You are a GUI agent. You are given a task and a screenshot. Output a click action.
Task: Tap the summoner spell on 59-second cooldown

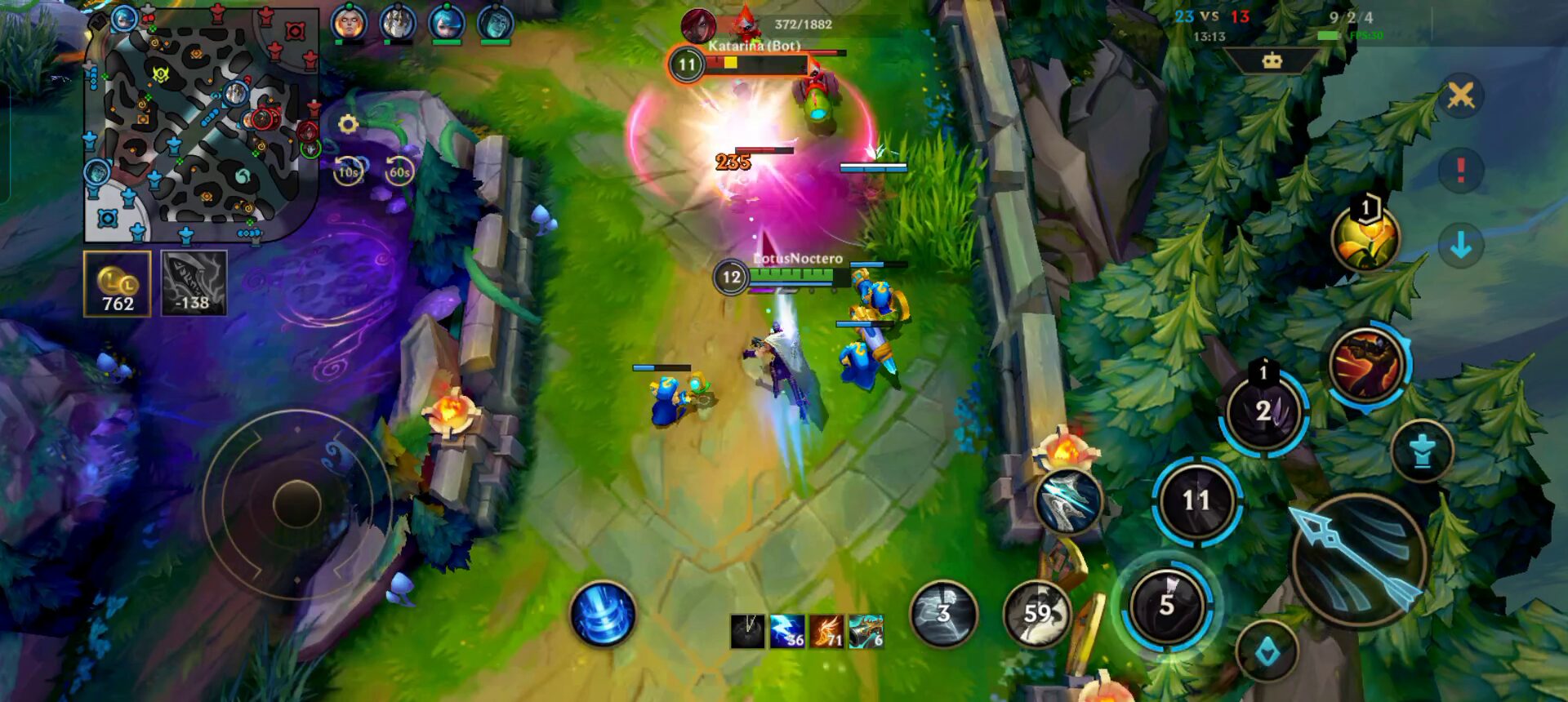click(x=1037, y=613)
